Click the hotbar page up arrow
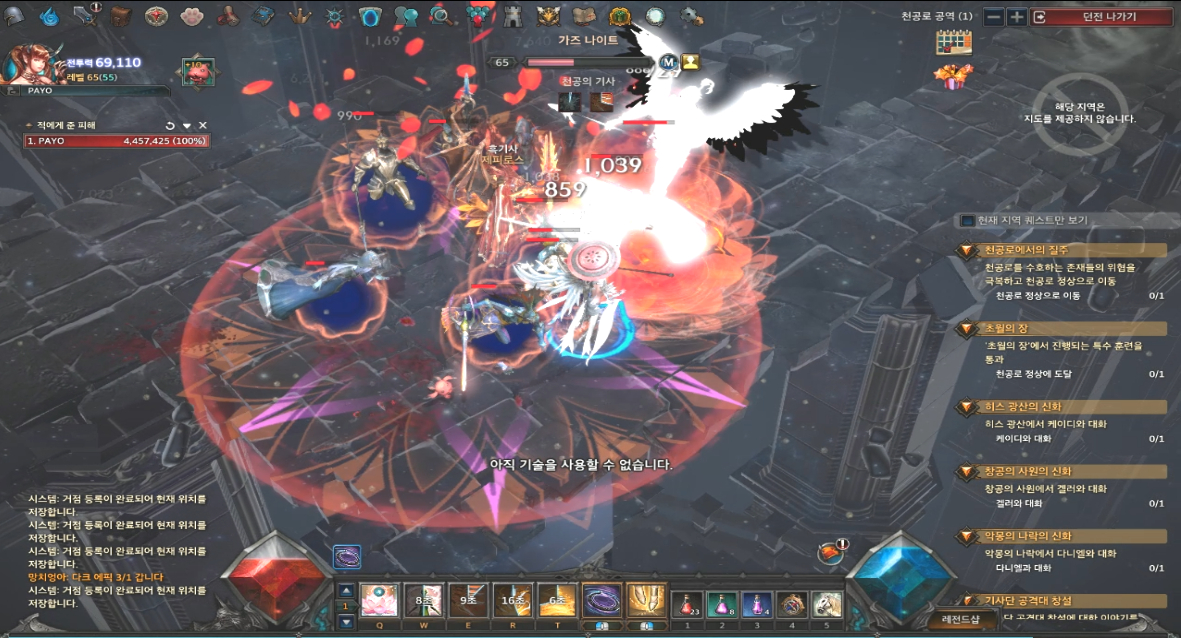Image resolution: width=1181 pixels, height=638 pixels. click(346, 590)
